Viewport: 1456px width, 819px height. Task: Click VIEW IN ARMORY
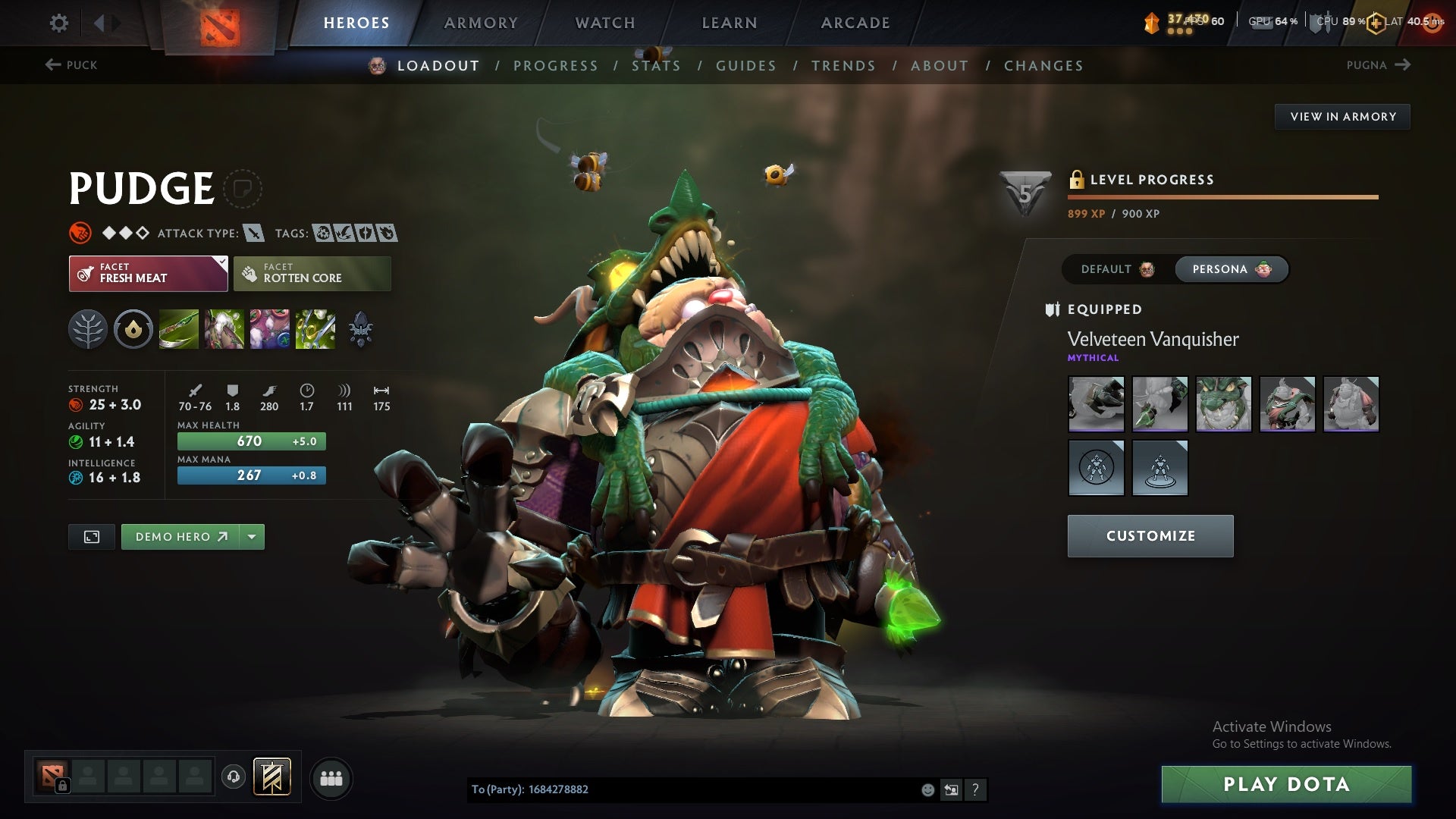coord(1342,117)
